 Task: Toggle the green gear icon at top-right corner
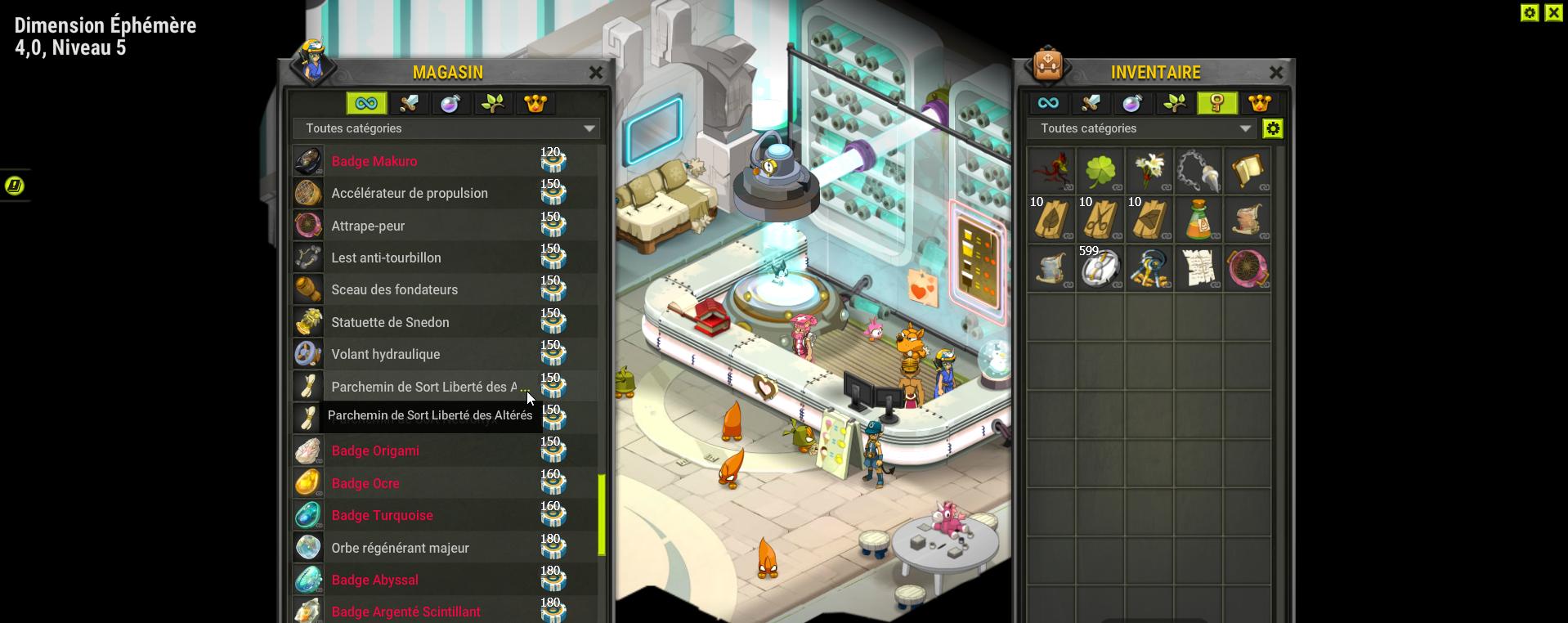coord(1530,12)
